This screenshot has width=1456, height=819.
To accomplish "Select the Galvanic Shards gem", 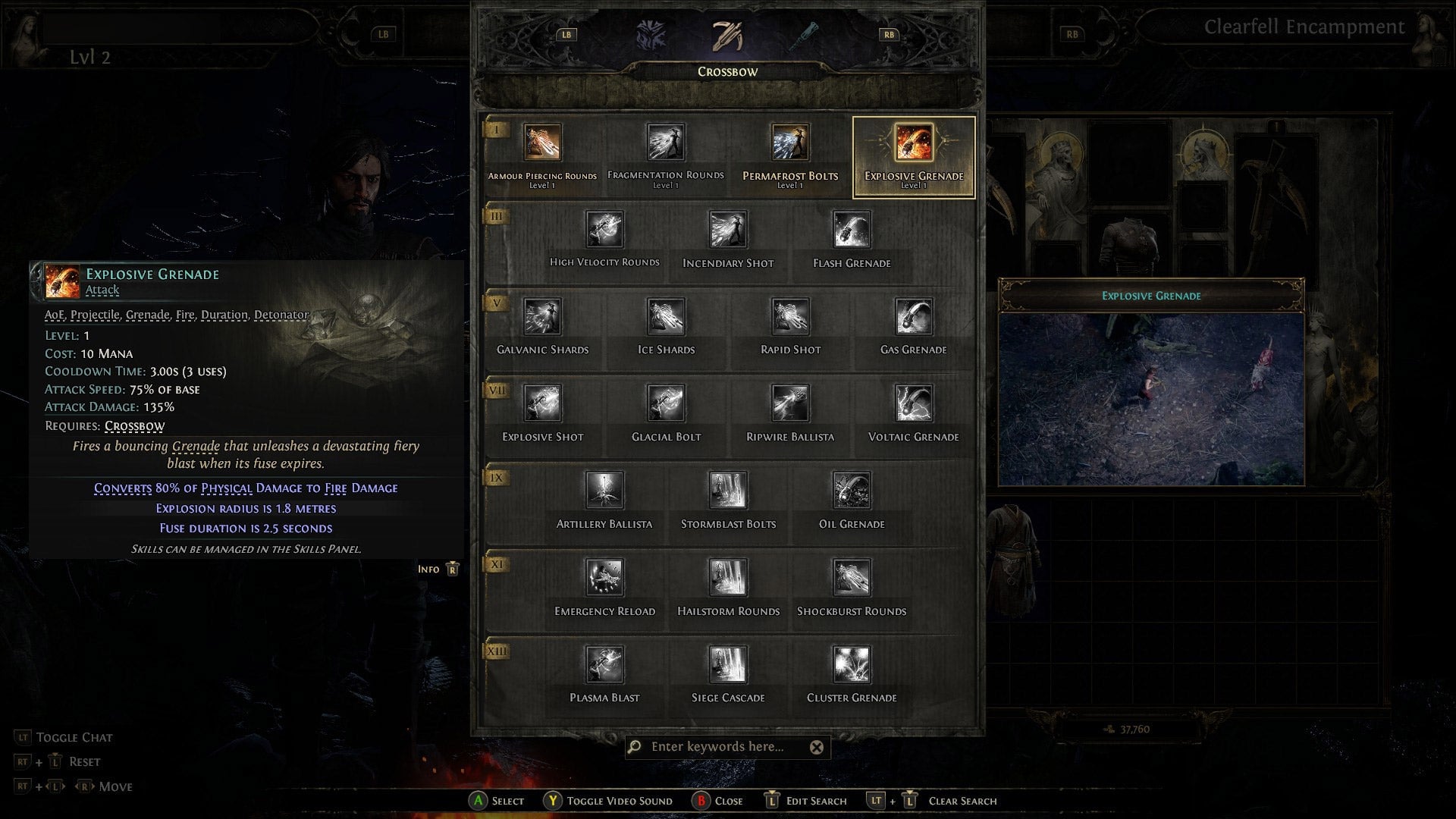I will point(541,315).
